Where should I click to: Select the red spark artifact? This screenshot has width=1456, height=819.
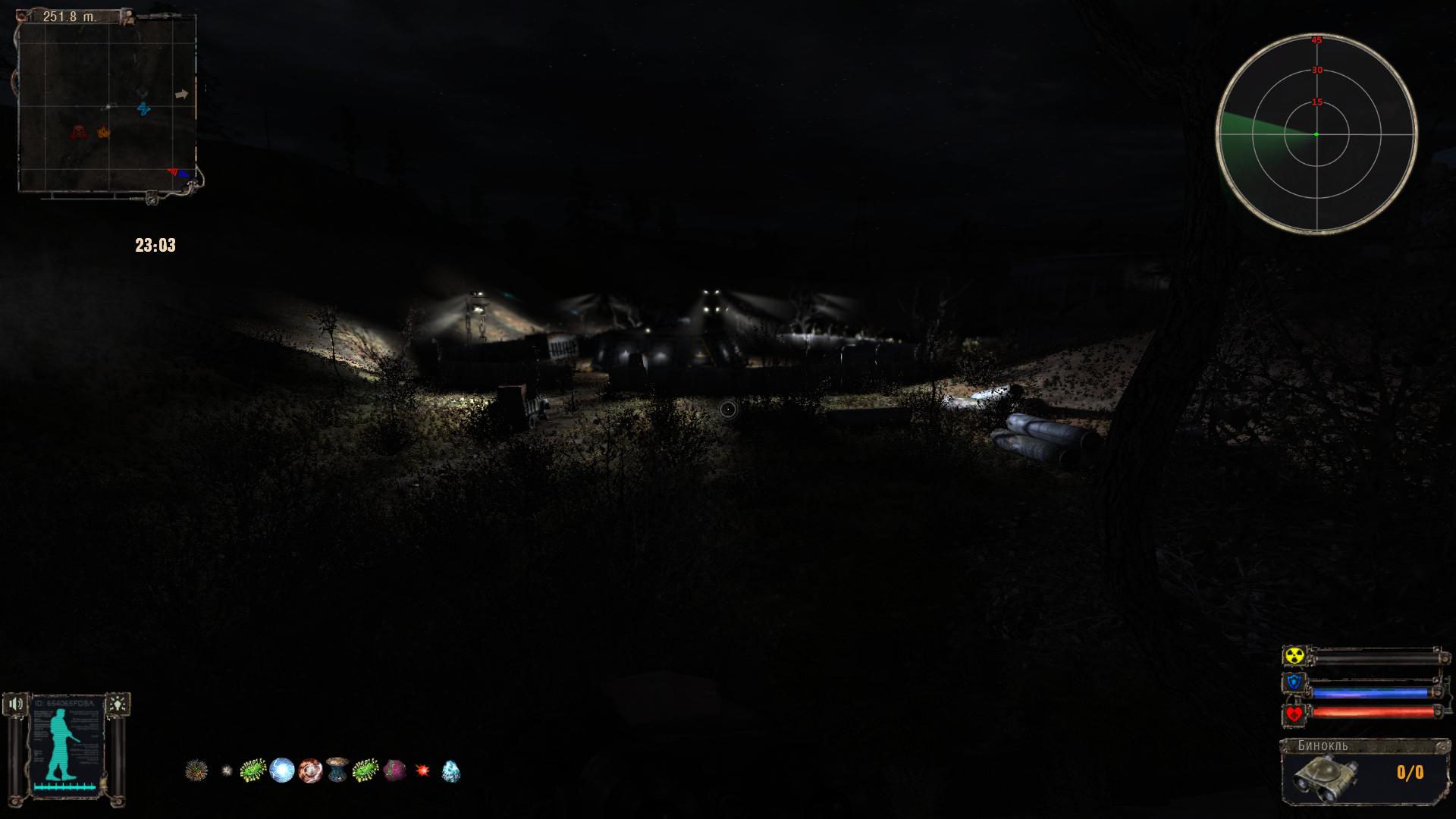coord(422,770)
